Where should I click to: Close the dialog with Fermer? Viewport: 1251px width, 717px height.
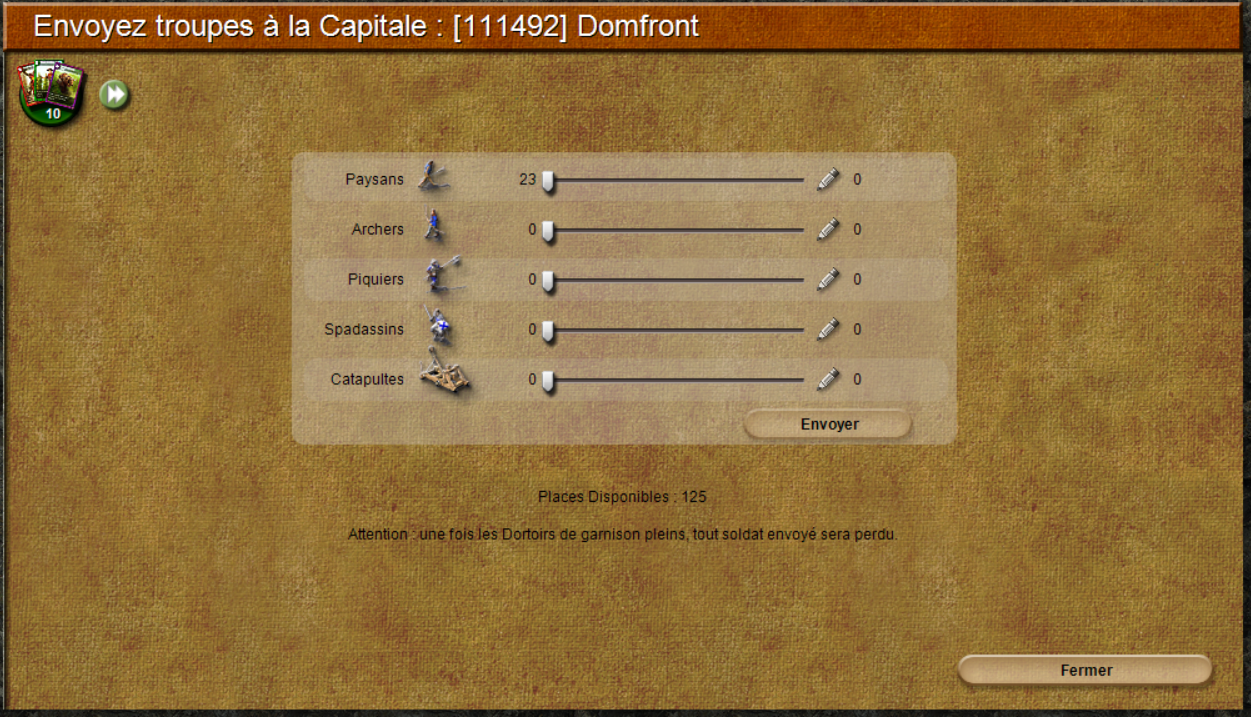[1085, 670]
